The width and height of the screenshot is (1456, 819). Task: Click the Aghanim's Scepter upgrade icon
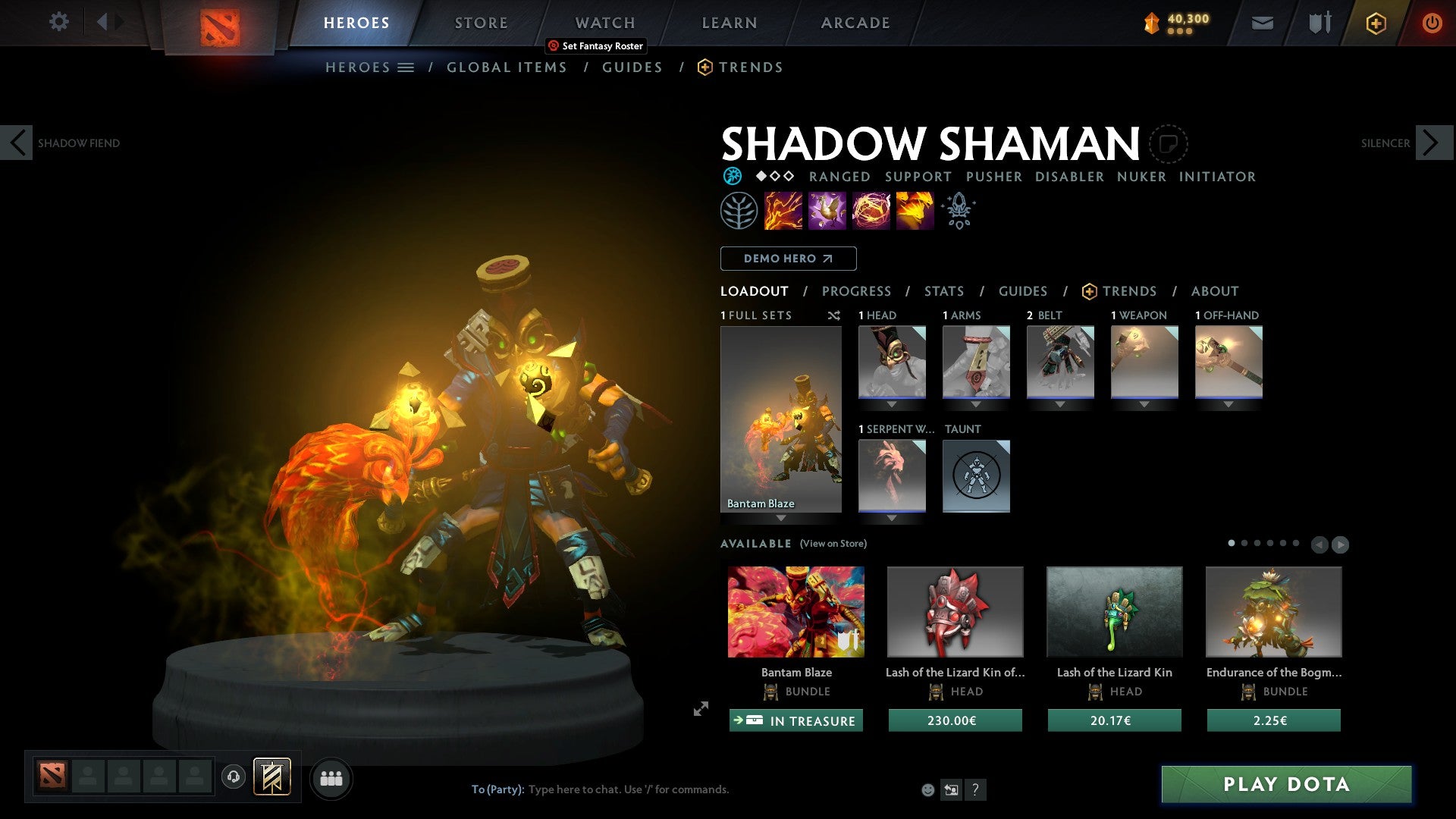[958, 210]
